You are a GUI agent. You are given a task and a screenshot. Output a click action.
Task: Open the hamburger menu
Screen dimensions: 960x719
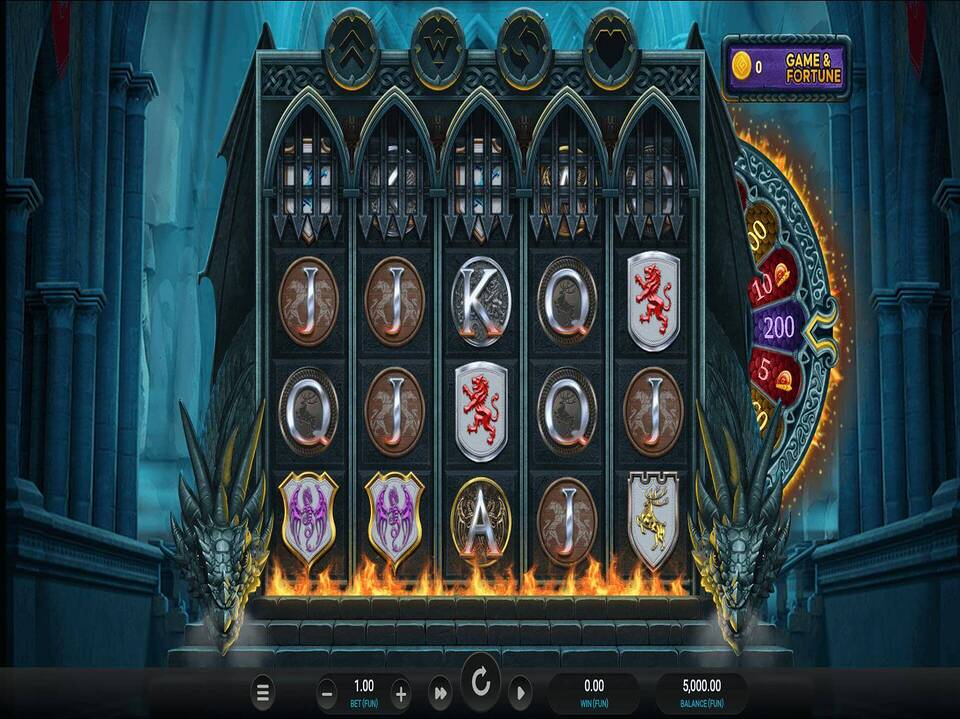tap(263, 692)
